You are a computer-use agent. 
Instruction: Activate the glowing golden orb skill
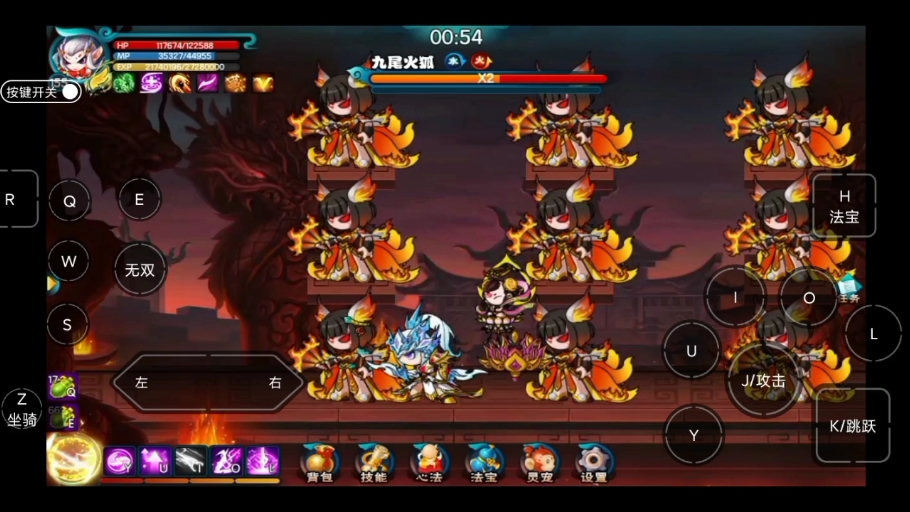73,459
